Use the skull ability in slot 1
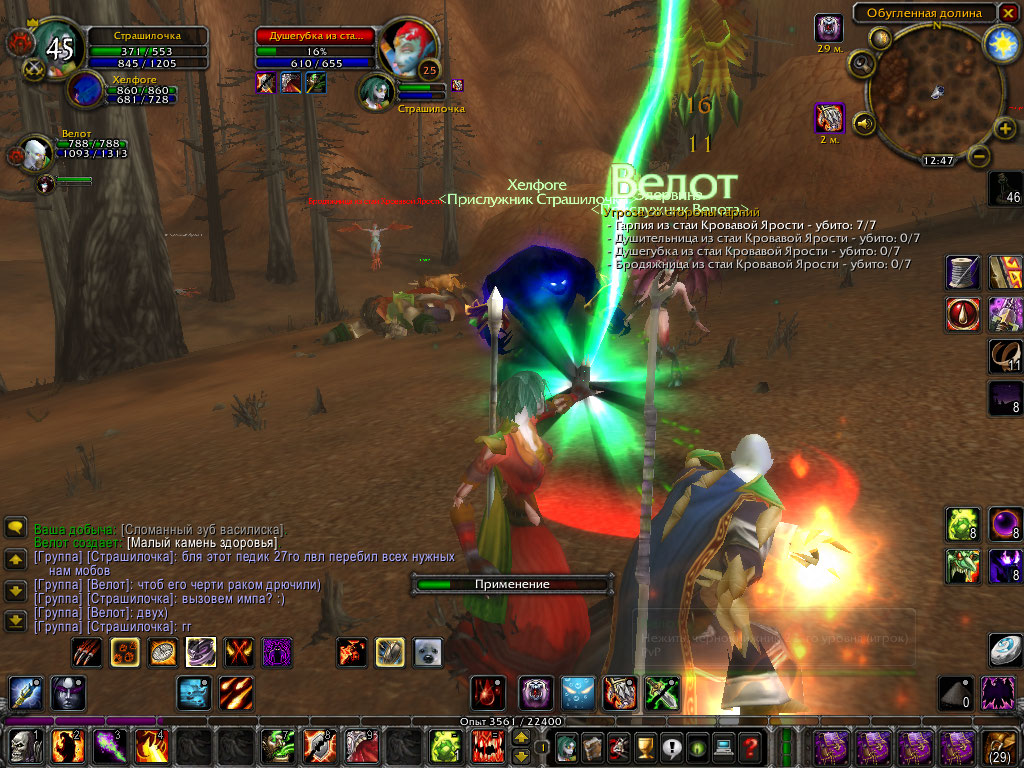The image size is (1024, 768). coord(23,746)
